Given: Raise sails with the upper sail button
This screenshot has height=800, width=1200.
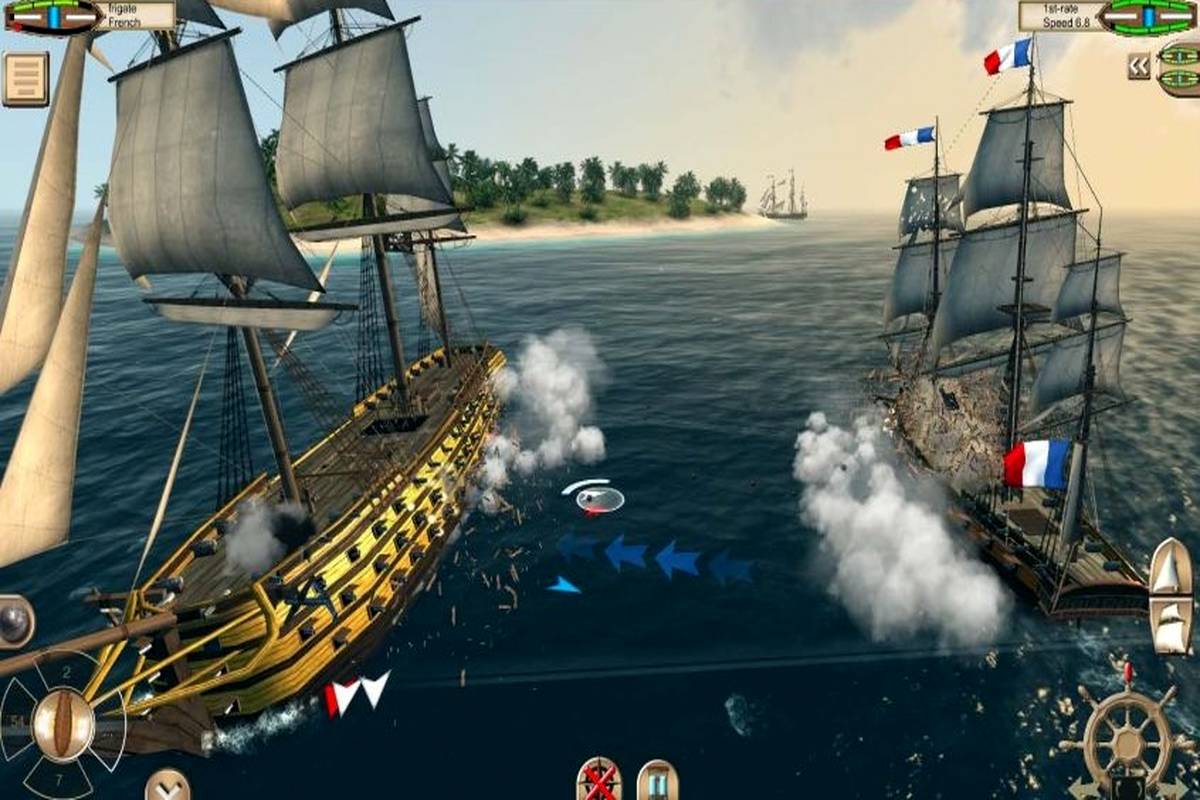Looking at the screenshot, I should tap(1169, 566).
